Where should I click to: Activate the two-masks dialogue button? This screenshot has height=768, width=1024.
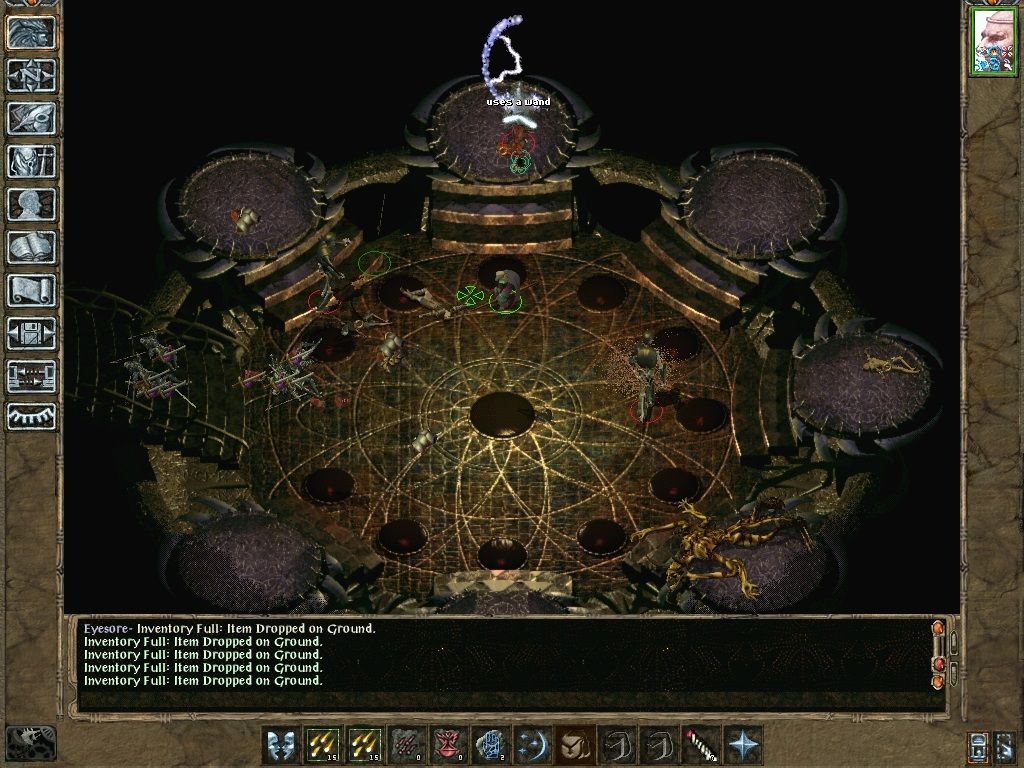coord(281,745)
